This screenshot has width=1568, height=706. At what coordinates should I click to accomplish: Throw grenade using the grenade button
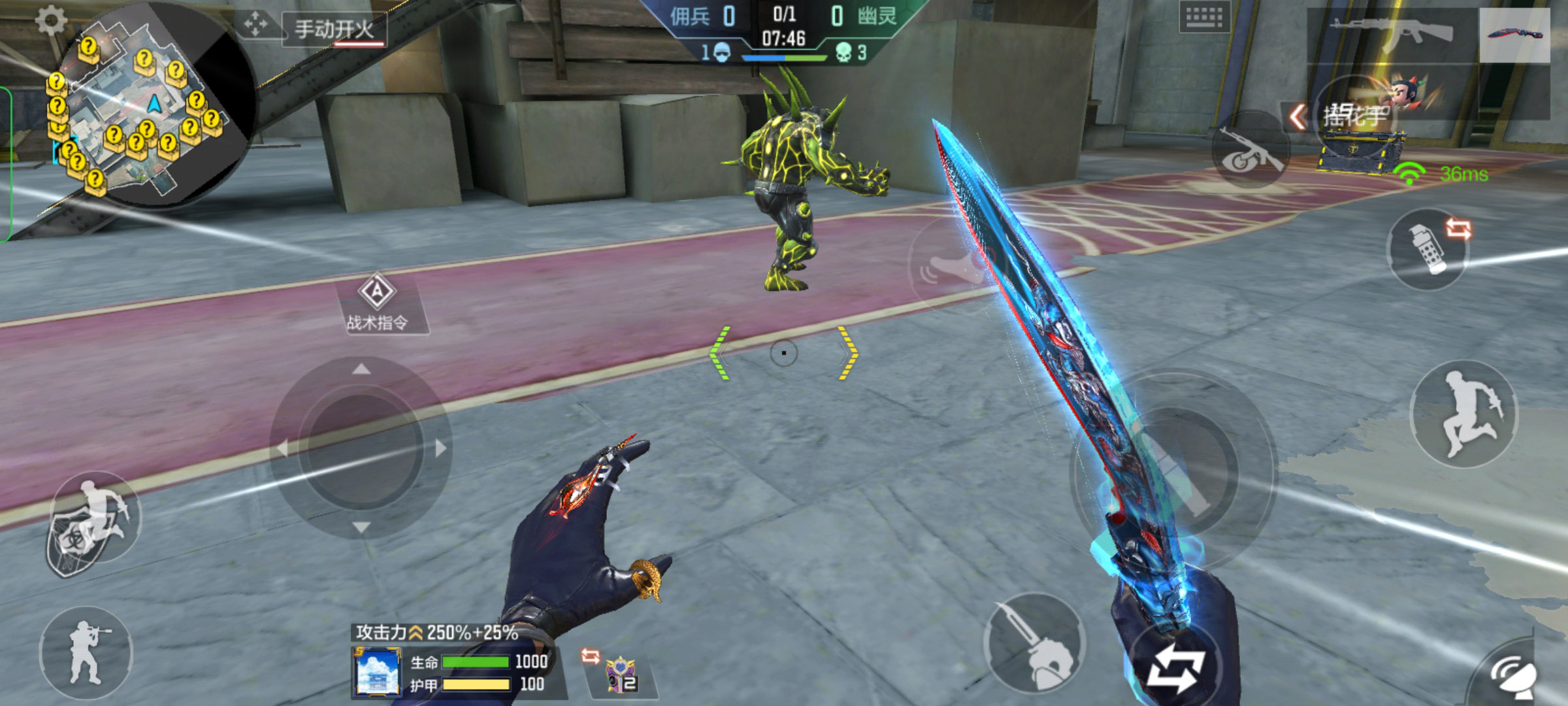point(1429,248)
